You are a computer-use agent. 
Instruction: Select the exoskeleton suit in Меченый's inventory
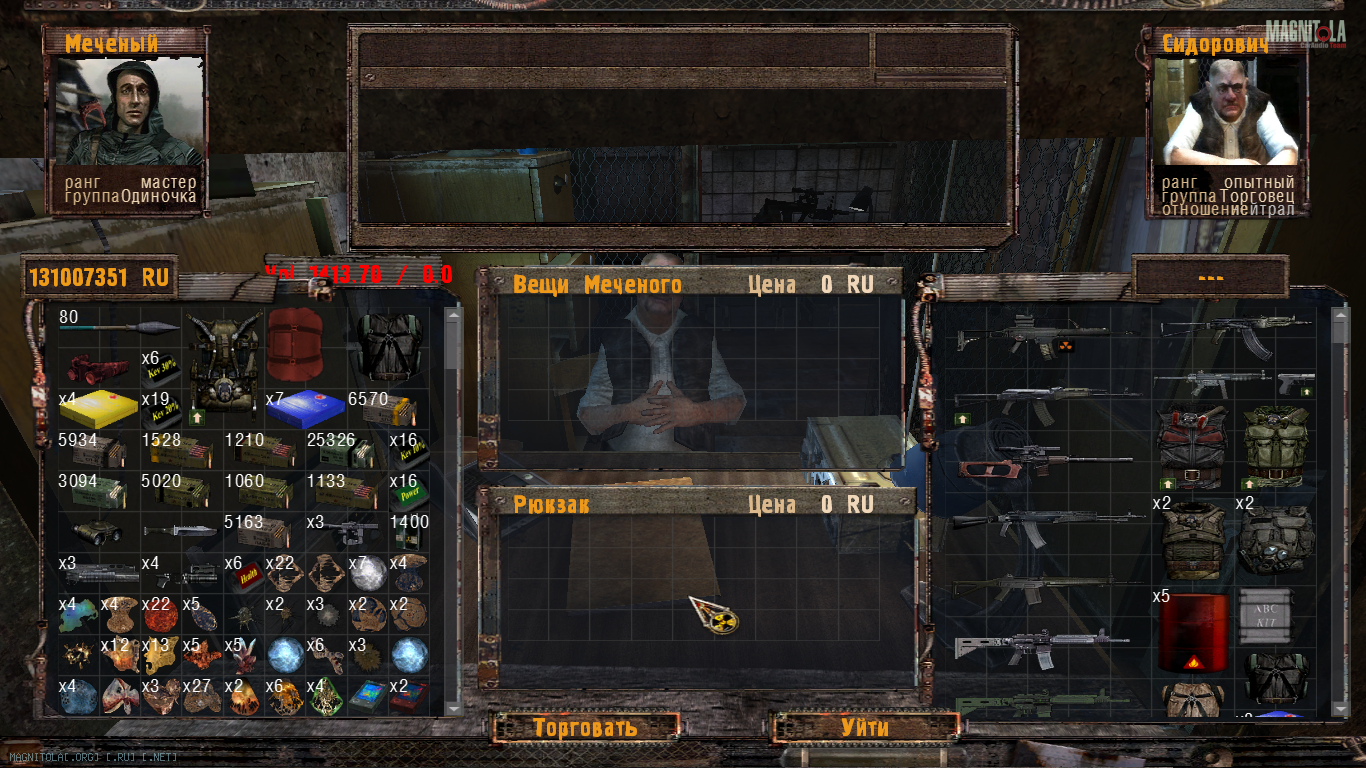coord(223,365)
